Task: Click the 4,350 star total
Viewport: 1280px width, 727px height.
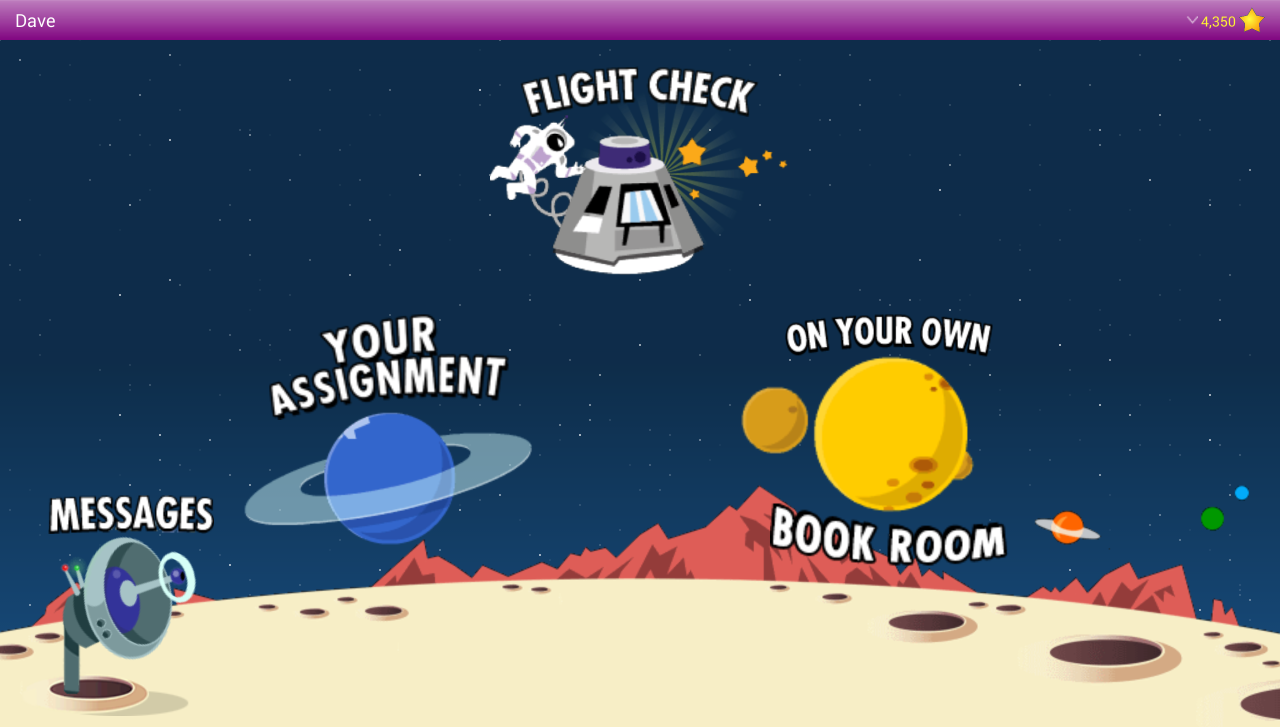Action: 1218,21
